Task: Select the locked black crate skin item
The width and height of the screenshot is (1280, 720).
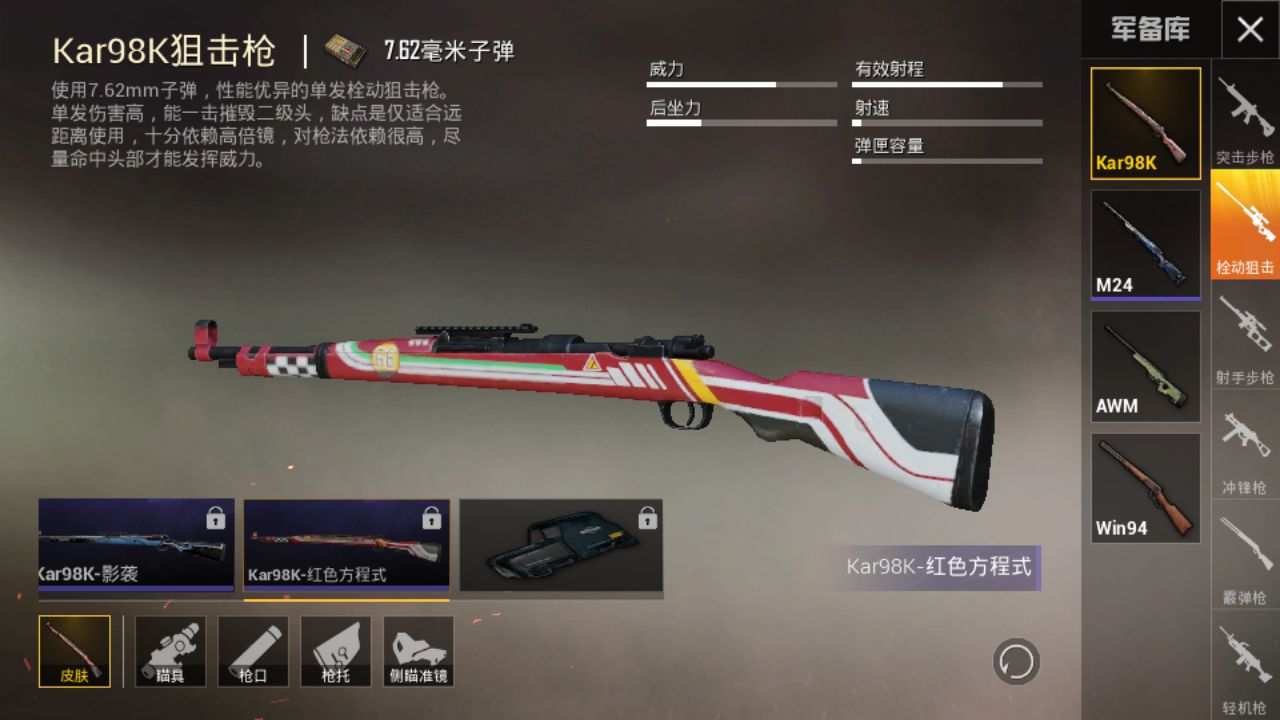Action: coord(561,545)
